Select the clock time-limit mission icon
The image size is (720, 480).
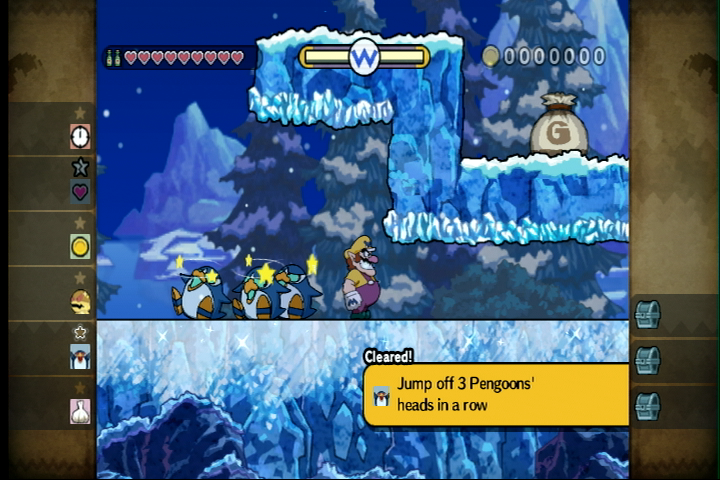tap(80, 136)
